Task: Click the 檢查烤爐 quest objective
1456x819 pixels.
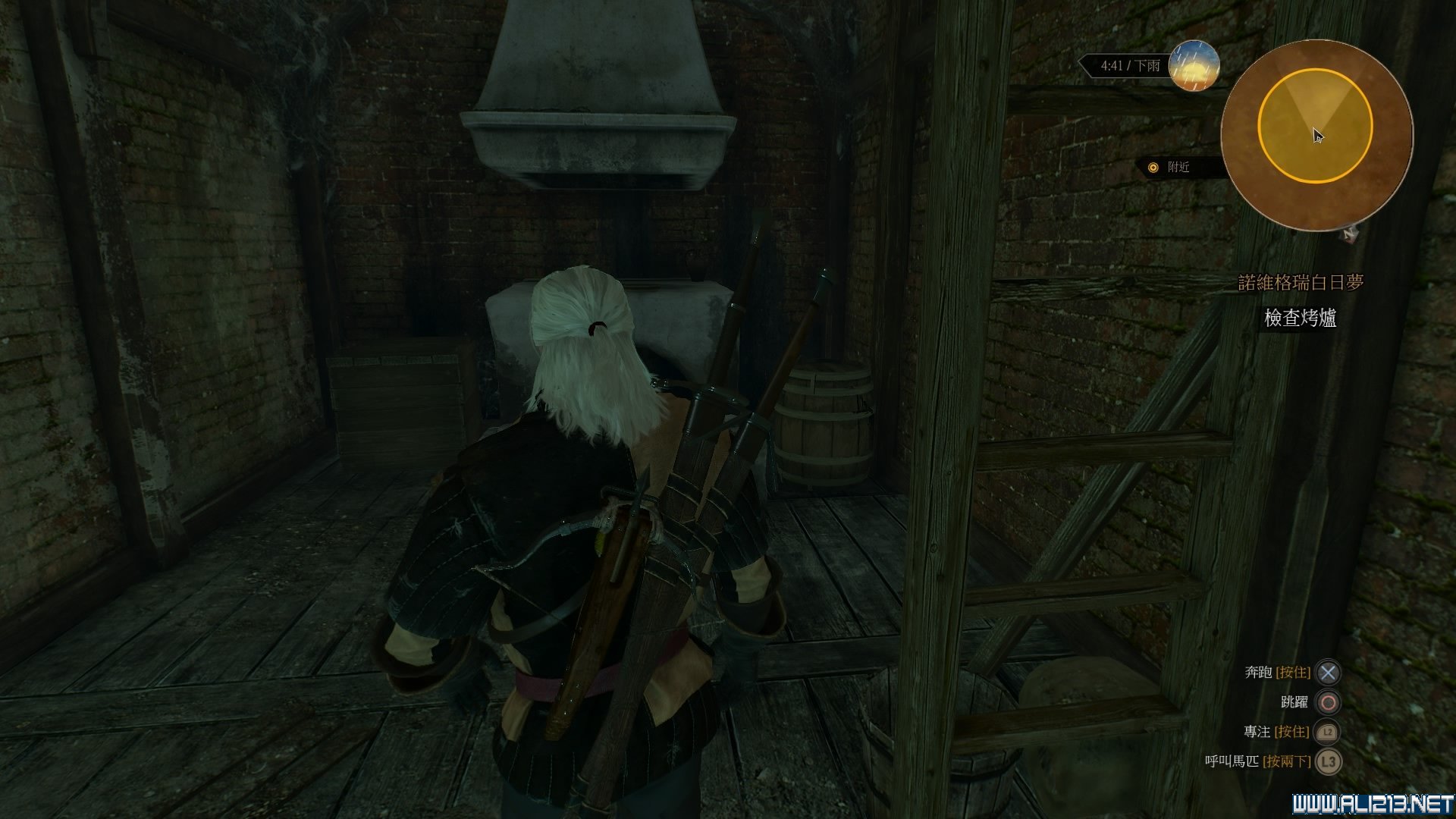Action: tap(1300, 318)
